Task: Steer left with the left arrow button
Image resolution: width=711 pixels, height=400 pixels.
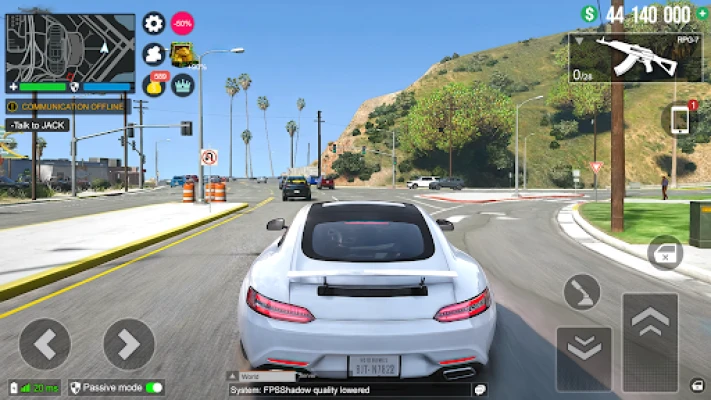Action: pyautogui.click(x=44, y=344)
